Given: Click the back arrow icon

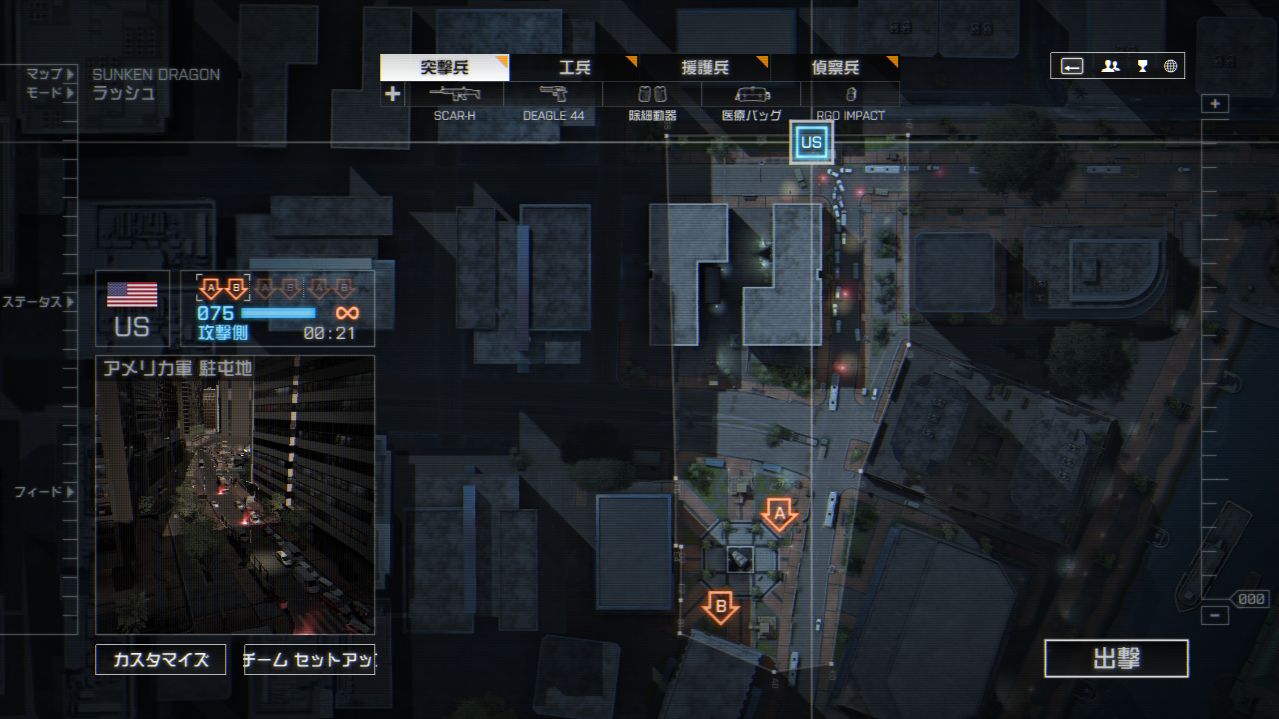Looking at the screenshot, I should coord(1072,66).
